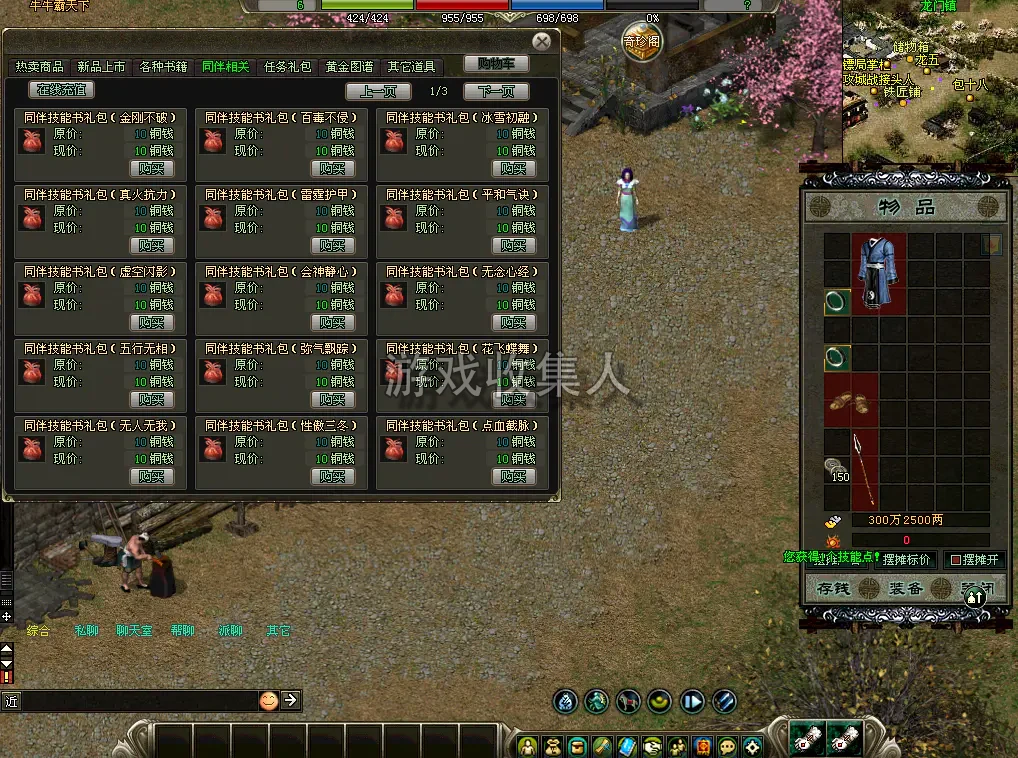Toggle the 摆摊开 stall checkbox

[955, 560]
